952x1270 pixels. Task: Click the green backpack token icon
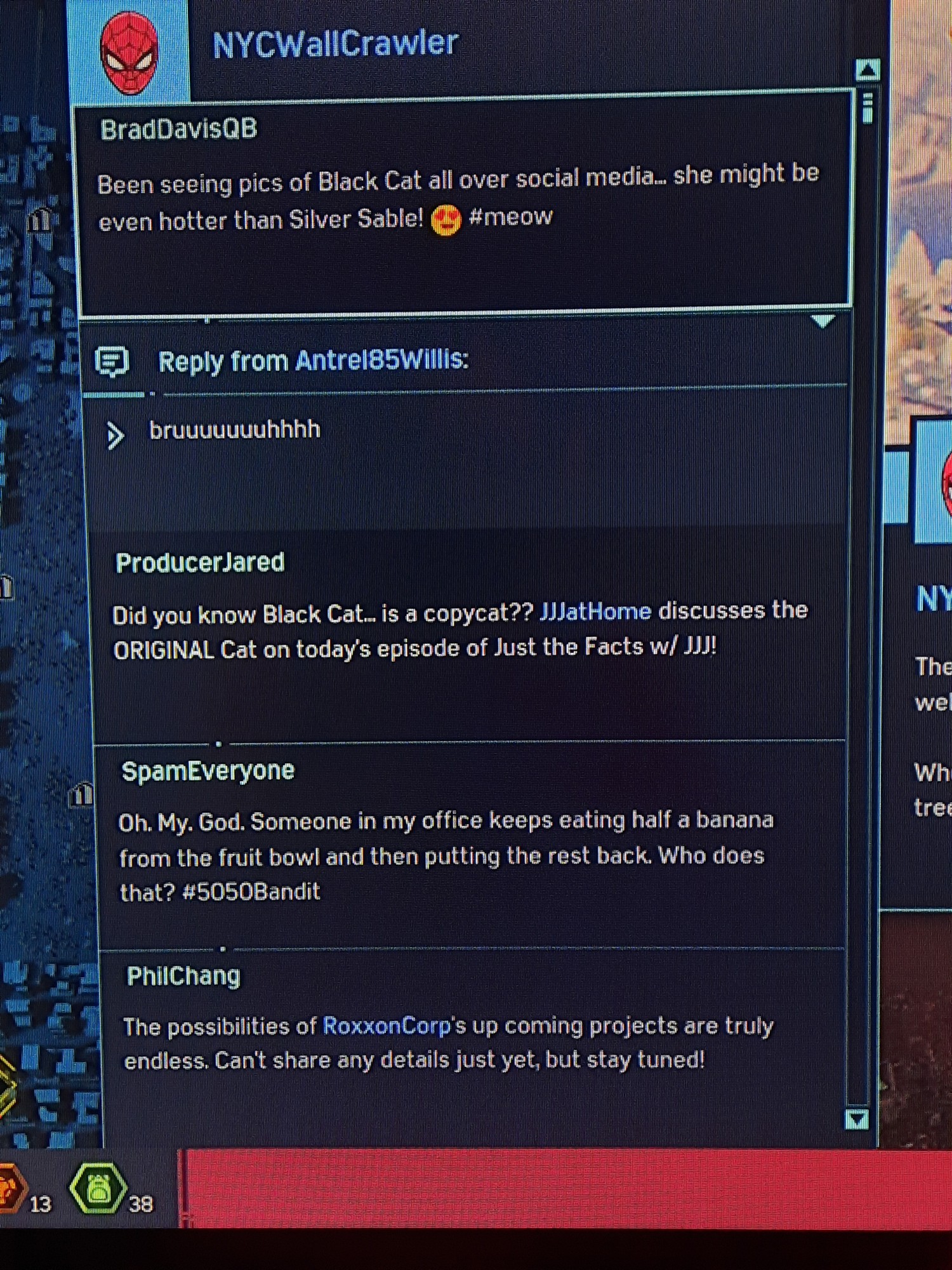pos(98,1189)
